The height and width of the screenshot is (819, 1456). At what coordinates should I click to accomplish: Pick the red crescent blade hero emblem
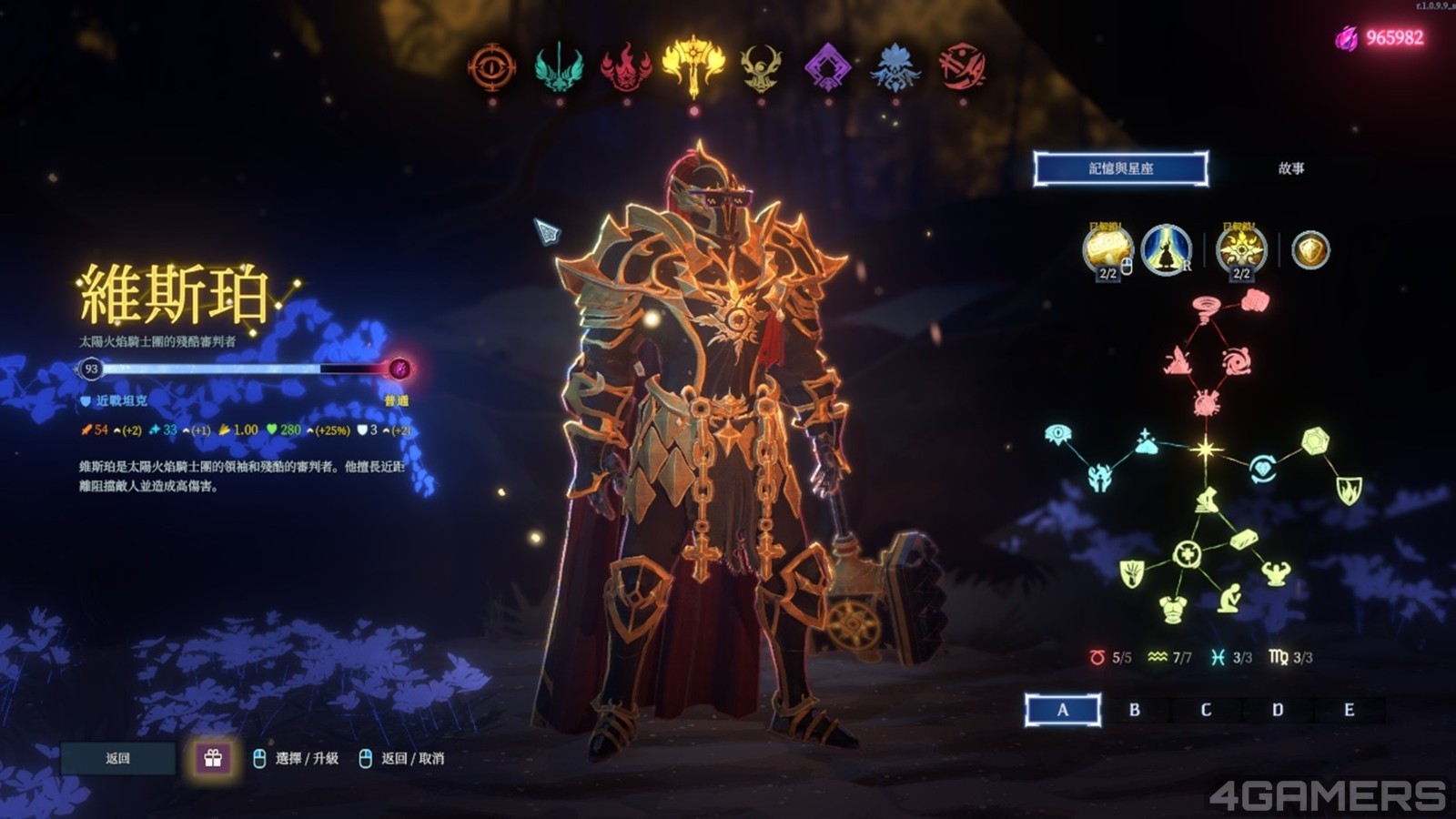point(963,66)
